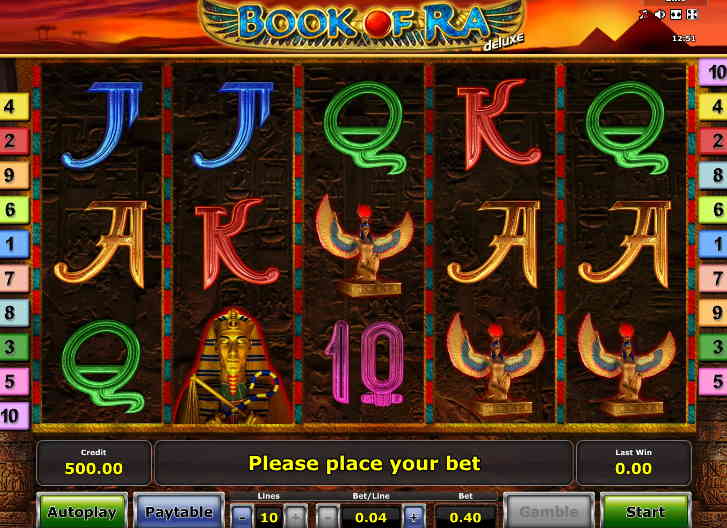This screenshot has width=727, height=528.
Task: Open the Paytable
Action: [x=179, y=512]
